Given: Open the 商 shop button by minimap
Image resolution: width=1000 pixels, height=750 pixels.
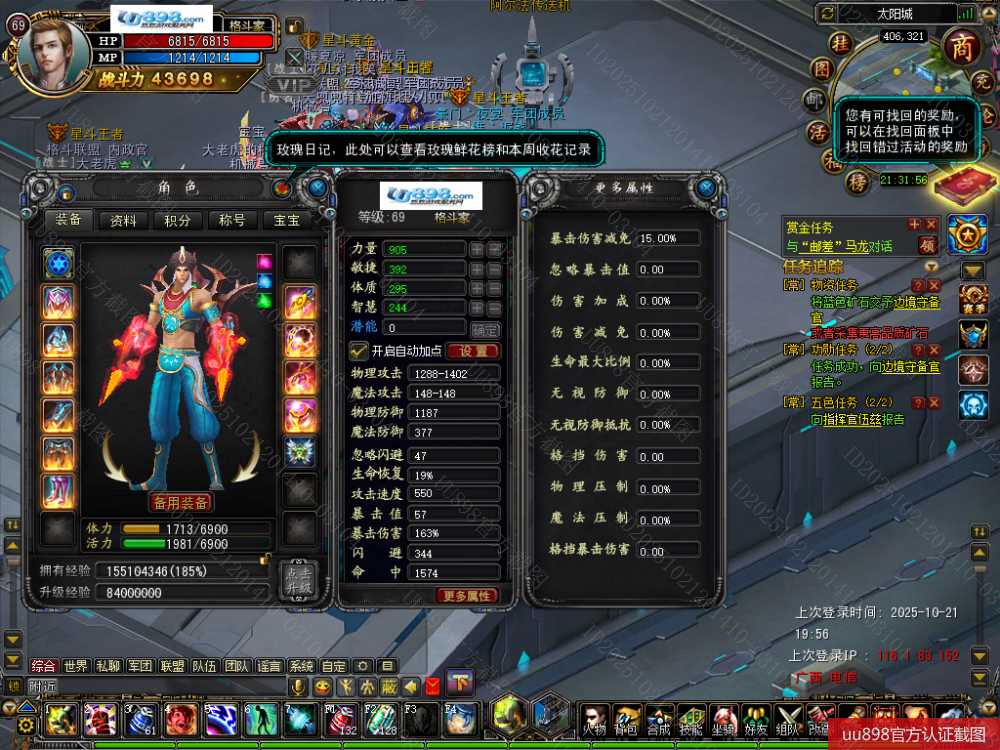Looking at the screenshot, I should click(x=962, y=47).
